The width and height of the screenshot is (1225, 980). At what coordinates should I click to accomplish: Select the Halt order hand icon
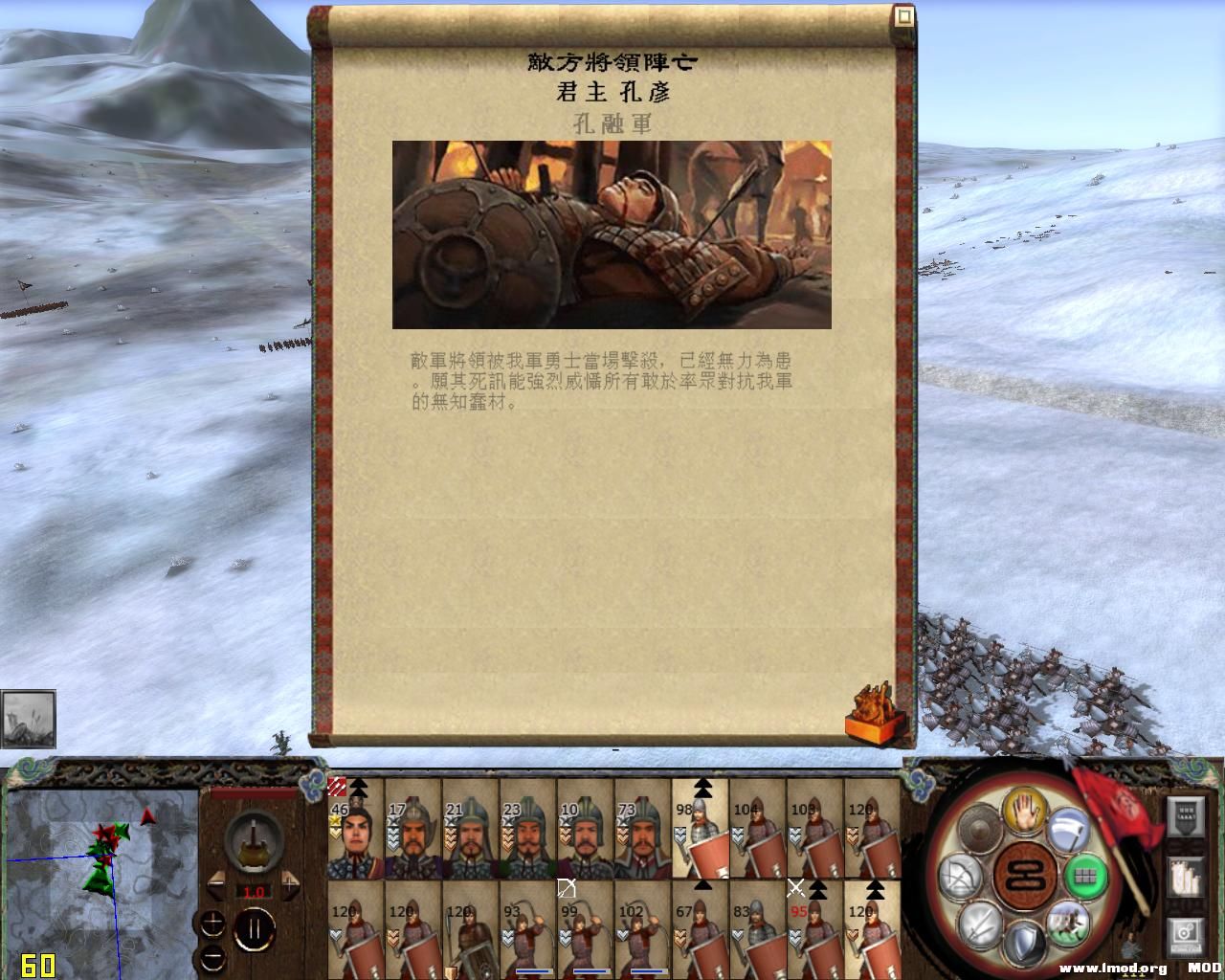pos(1024,811)
